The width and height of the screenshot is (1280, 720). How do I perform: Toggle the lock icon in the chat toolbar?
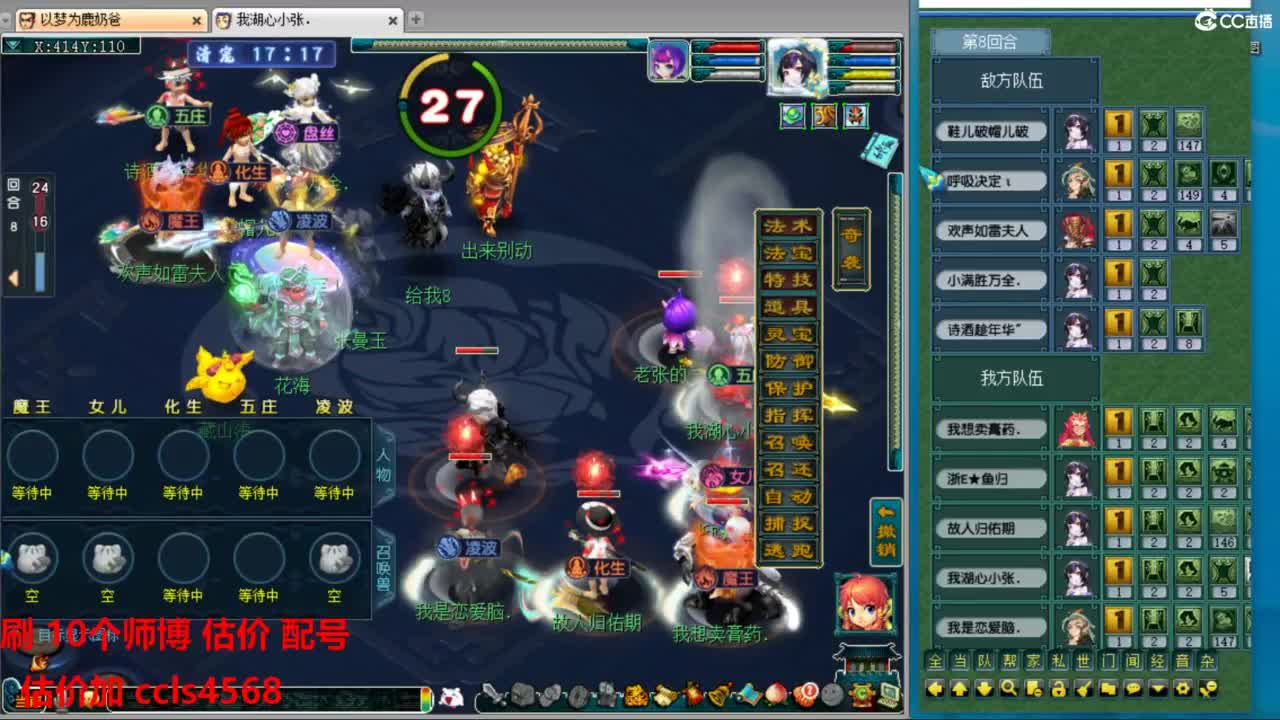click(1059, 688)
